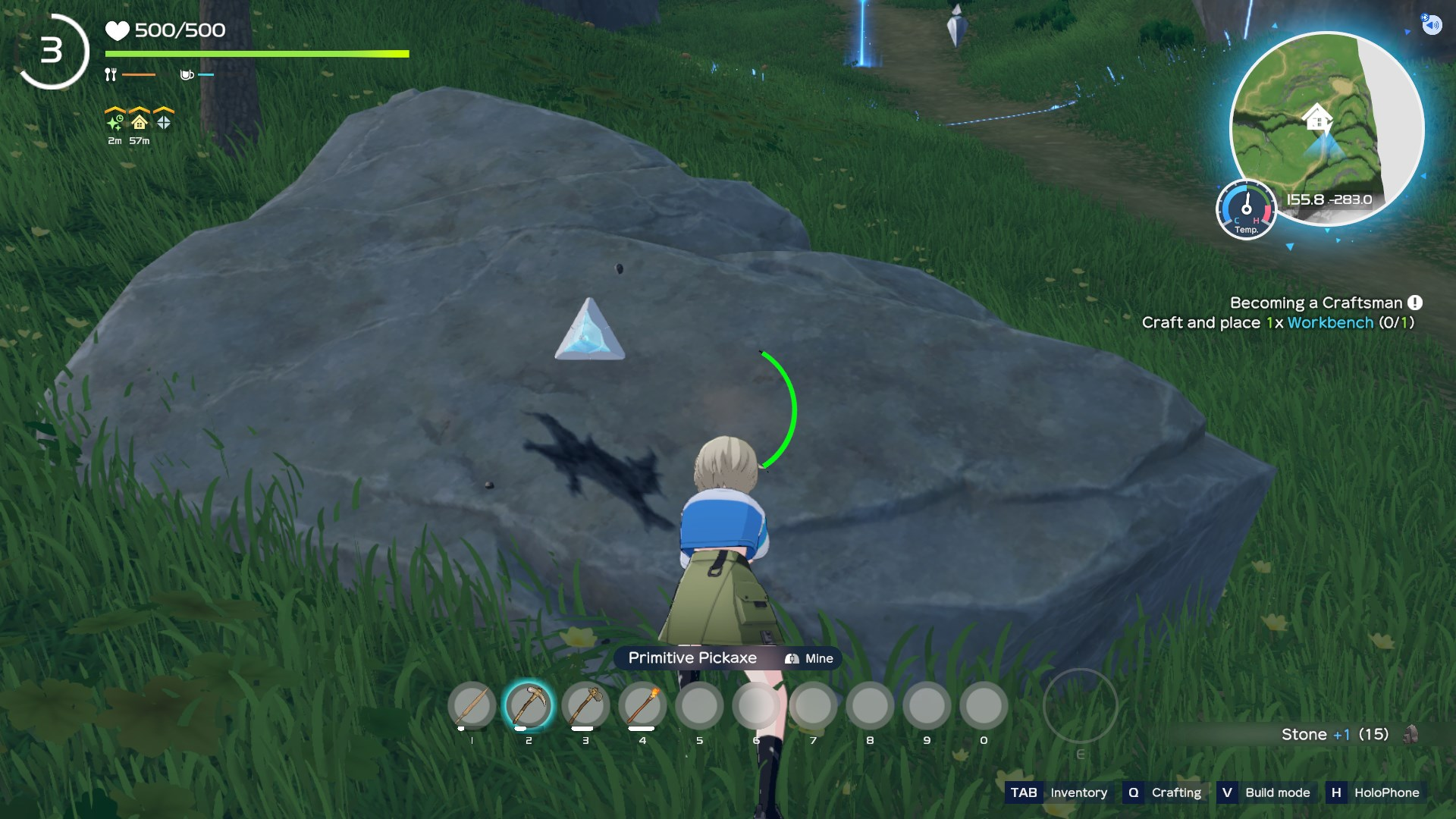Image resolution: width=1456 pixels, height=819 pixels.
Task: Click the Workbench link in the objective
Action: [x=1330, y=322]
